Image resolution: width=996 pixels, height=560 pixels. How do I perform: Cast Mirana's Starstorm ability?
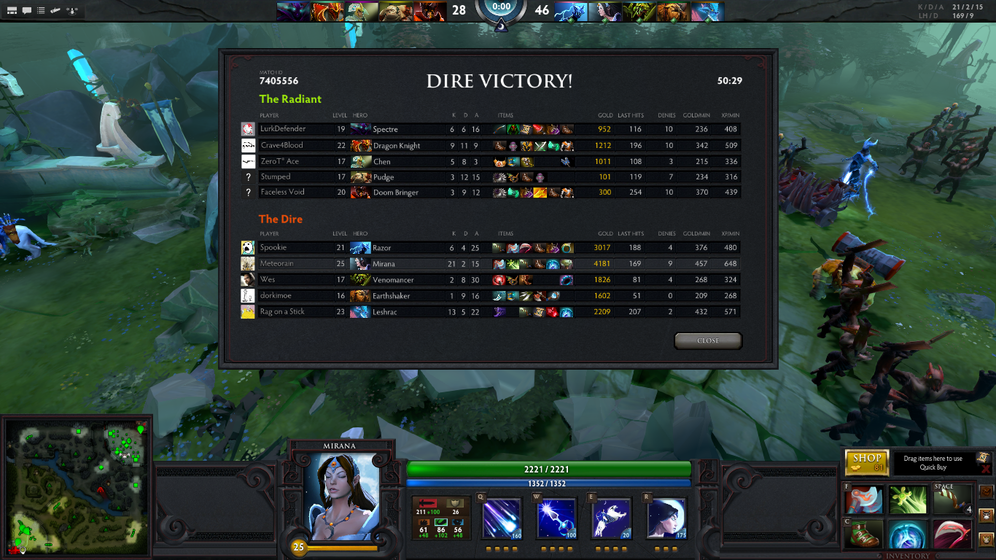[x=501, y=520]
